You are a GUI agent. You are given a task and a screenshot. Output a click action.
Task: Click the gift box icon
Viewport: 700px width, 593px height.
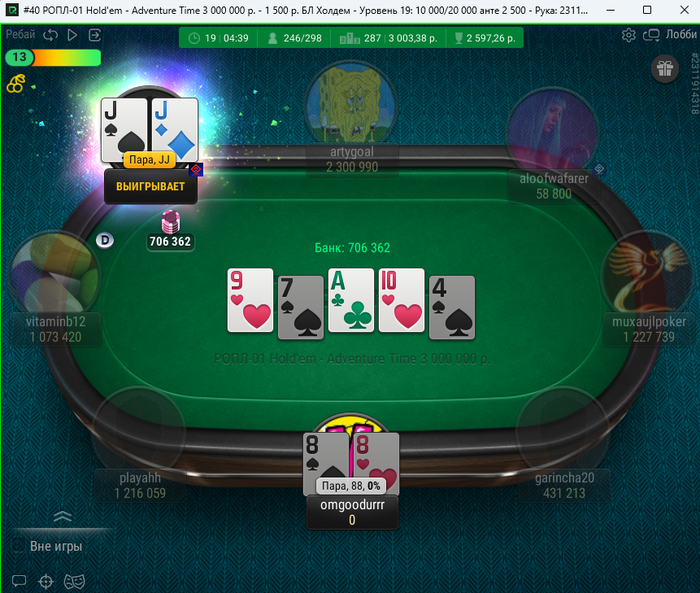coord(665,68)
